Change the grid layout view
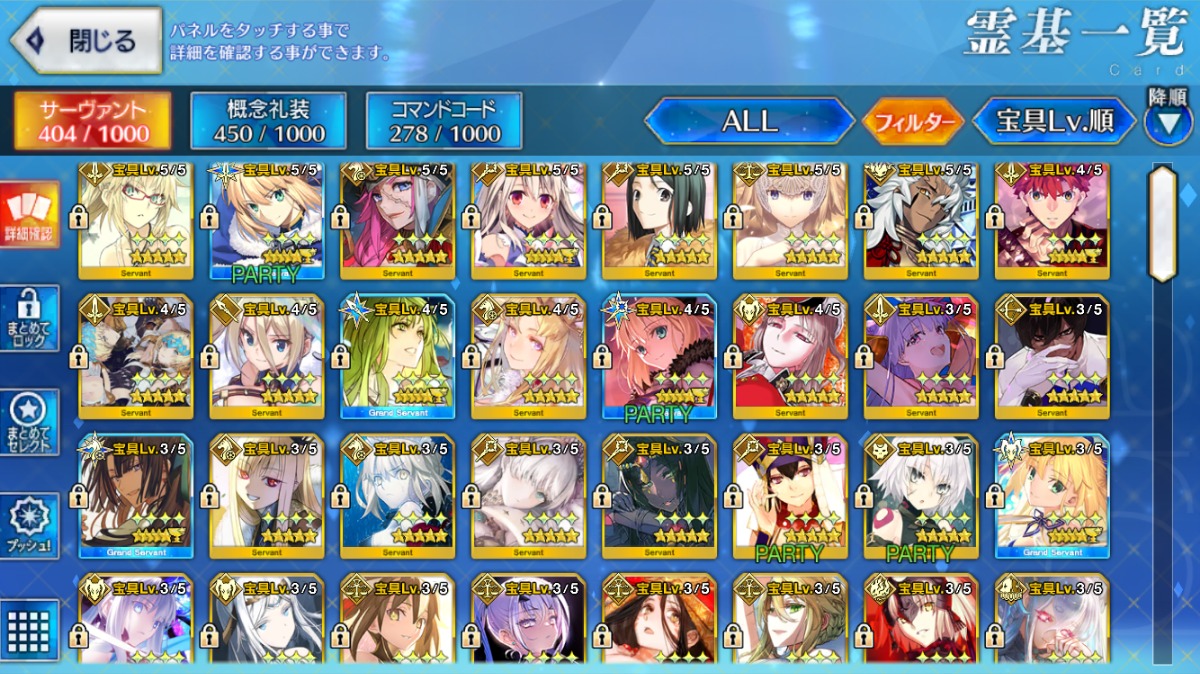Image resolution: width=1200 pixels, height=674 pixels. 29,628
